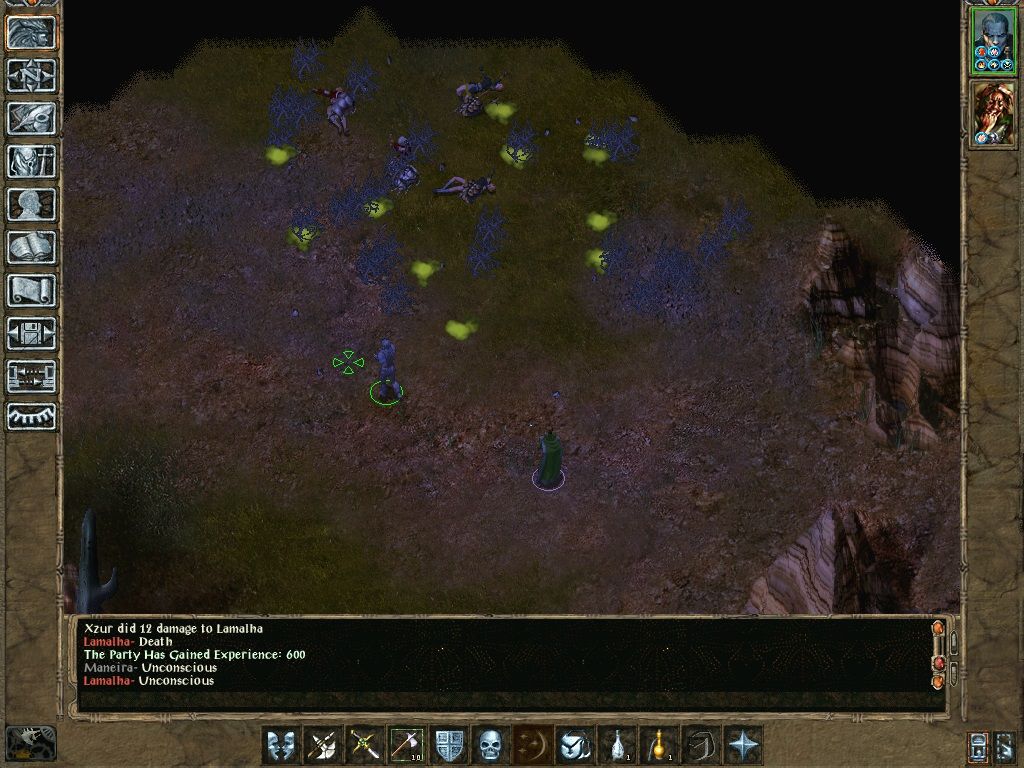Use the golden flask quick item

tap(659, 745)
